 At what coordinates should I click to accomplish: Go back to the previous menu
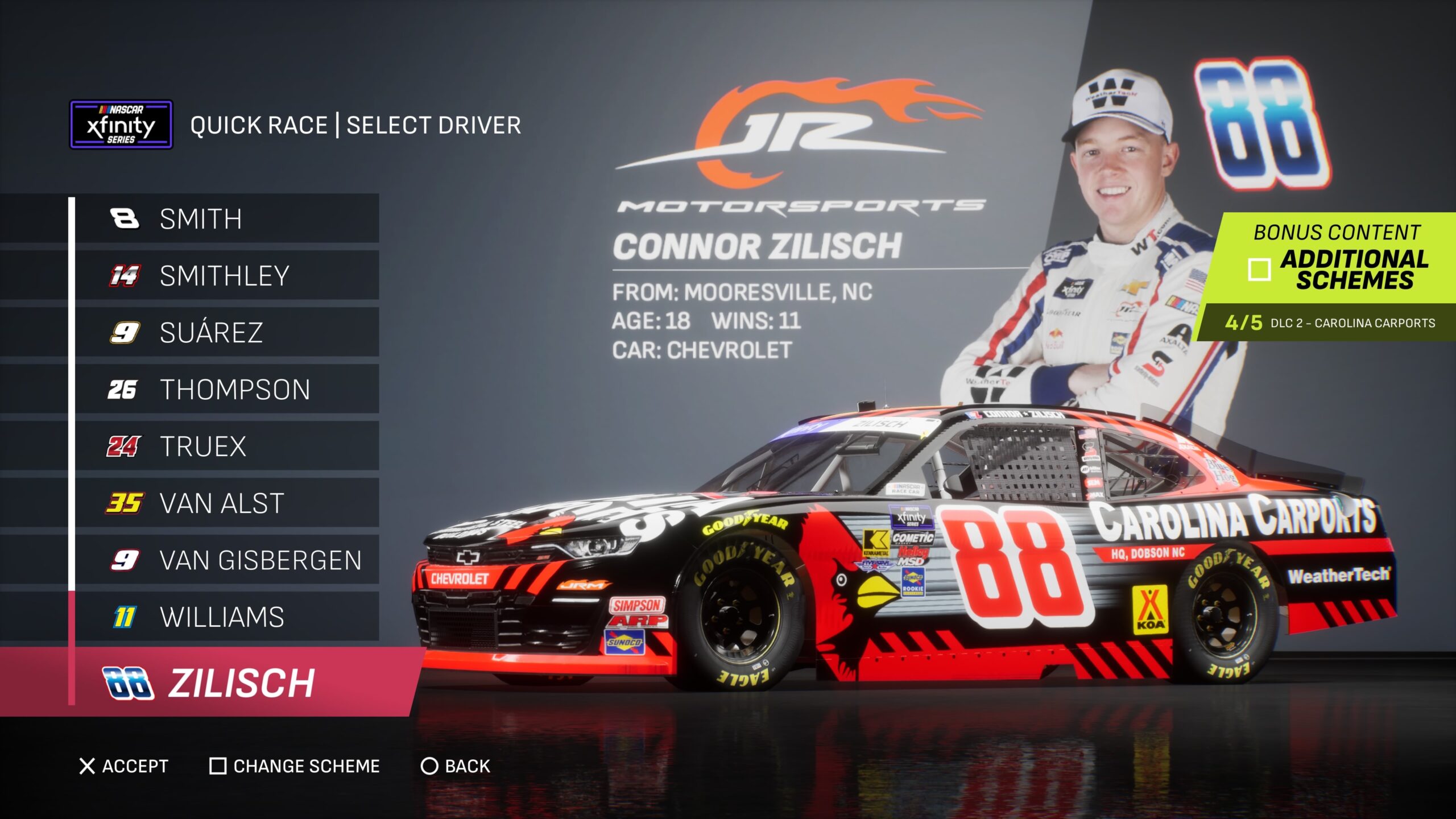click(456, 766)
